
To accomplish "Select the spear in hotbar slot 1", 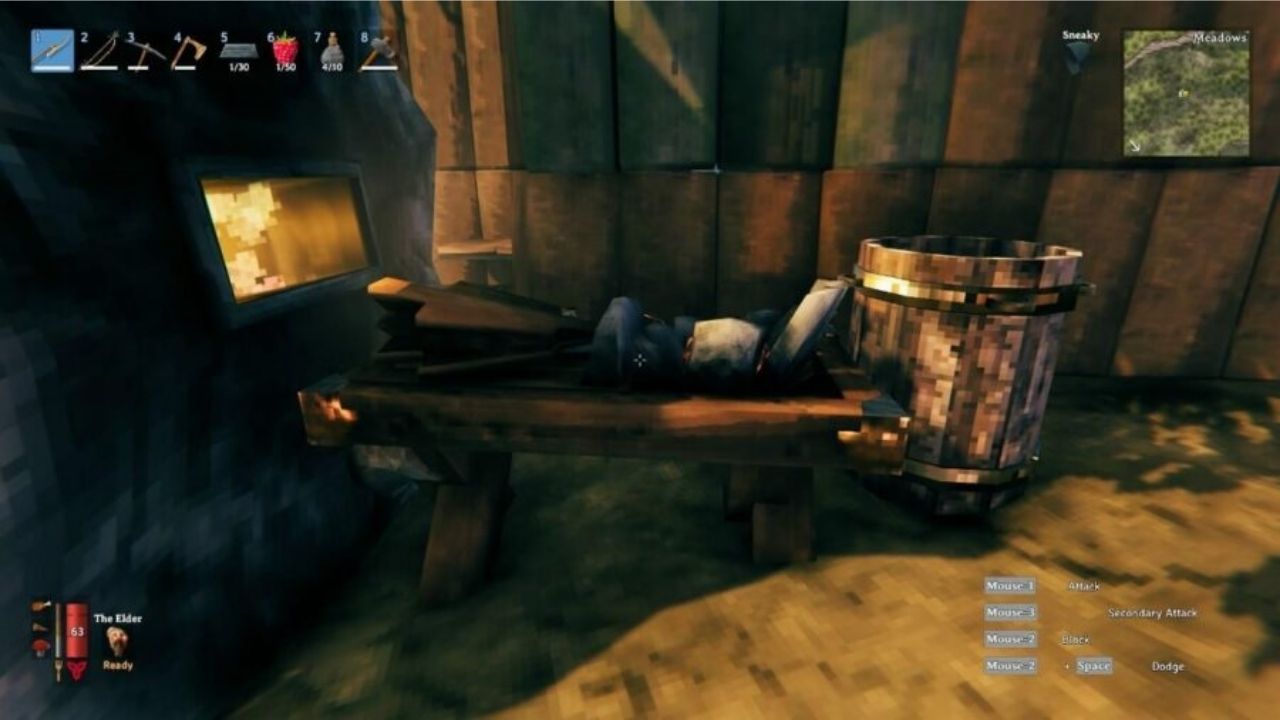I will point(53,51).
